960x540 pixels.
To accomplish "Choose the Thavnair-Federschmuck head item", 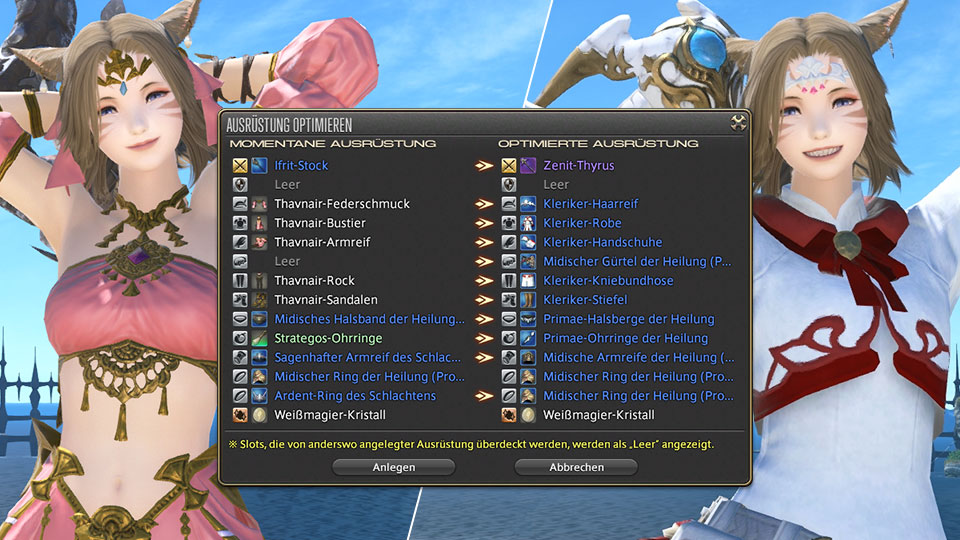I will [x=342, y=204].
